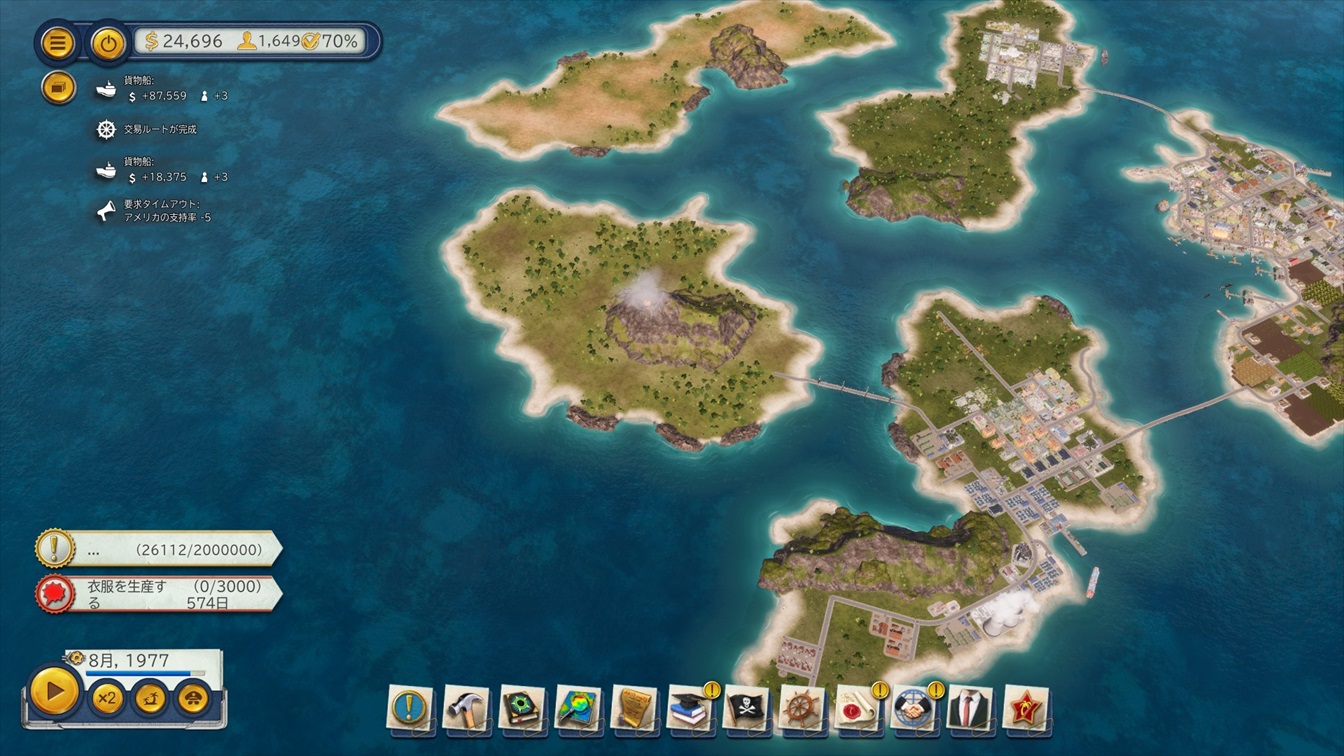Screen dimensions: 1344x756
Task: Open the almanac book with green emblem
Action: (x=522, y=707)
